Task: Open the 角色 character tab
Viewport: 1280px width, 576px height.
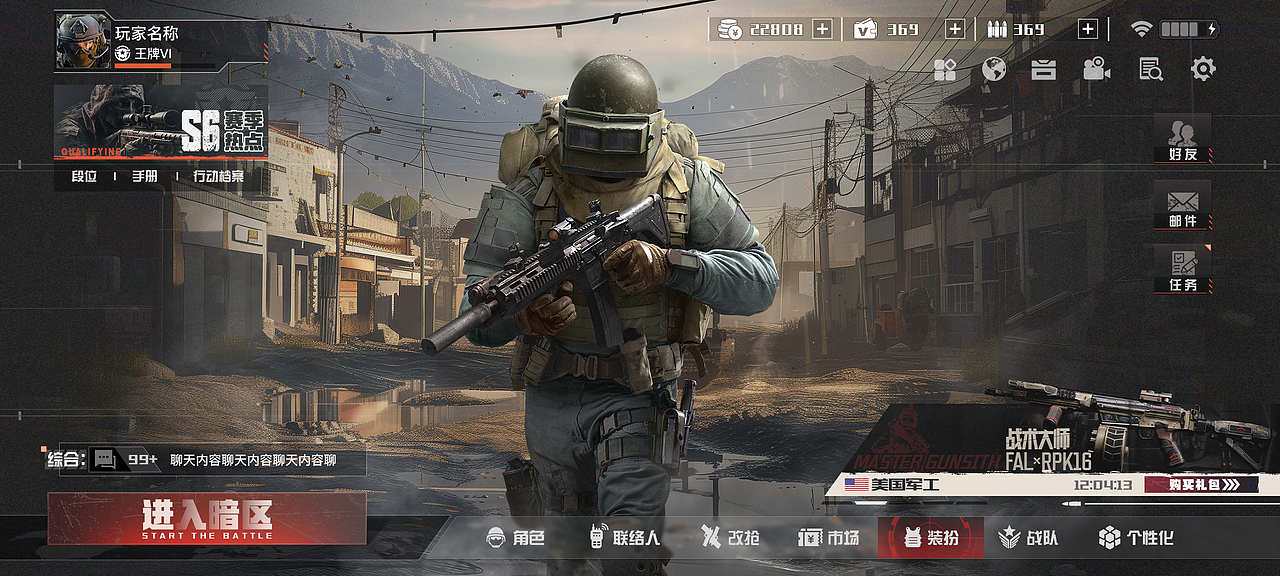Action: 515,538
